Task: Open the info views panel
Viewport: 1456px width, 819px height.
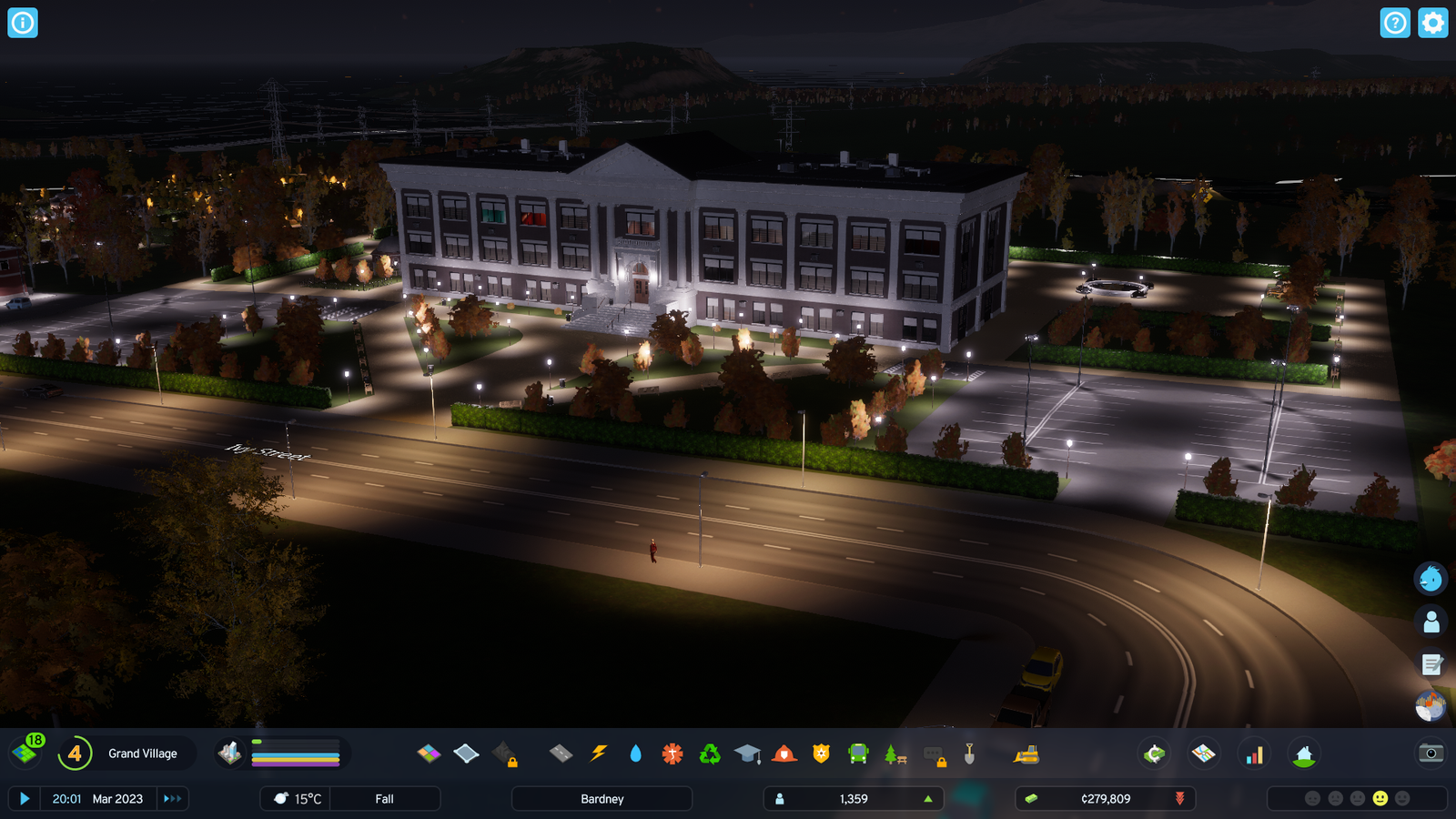Action: (x=23, y=23)
